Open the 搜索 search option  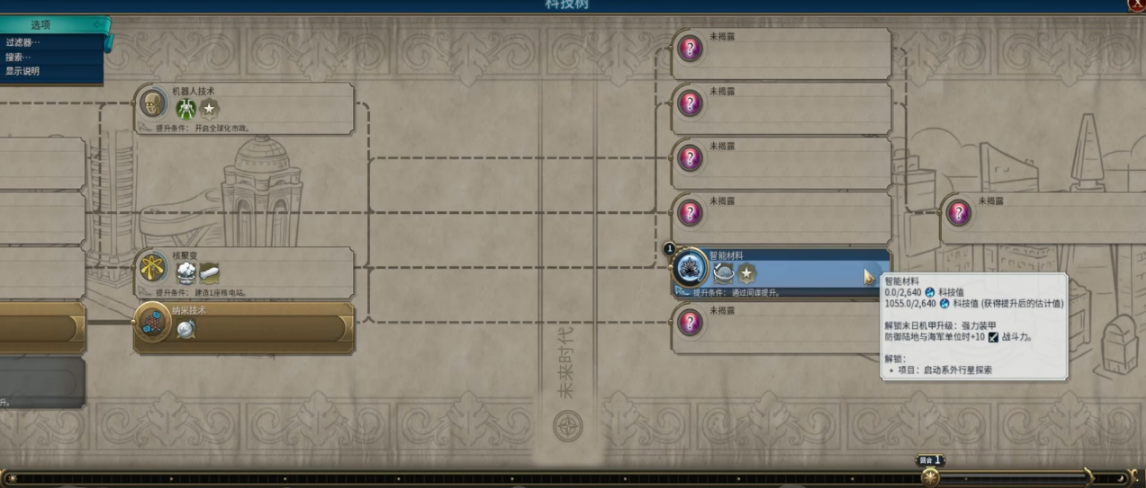point(19,57)
